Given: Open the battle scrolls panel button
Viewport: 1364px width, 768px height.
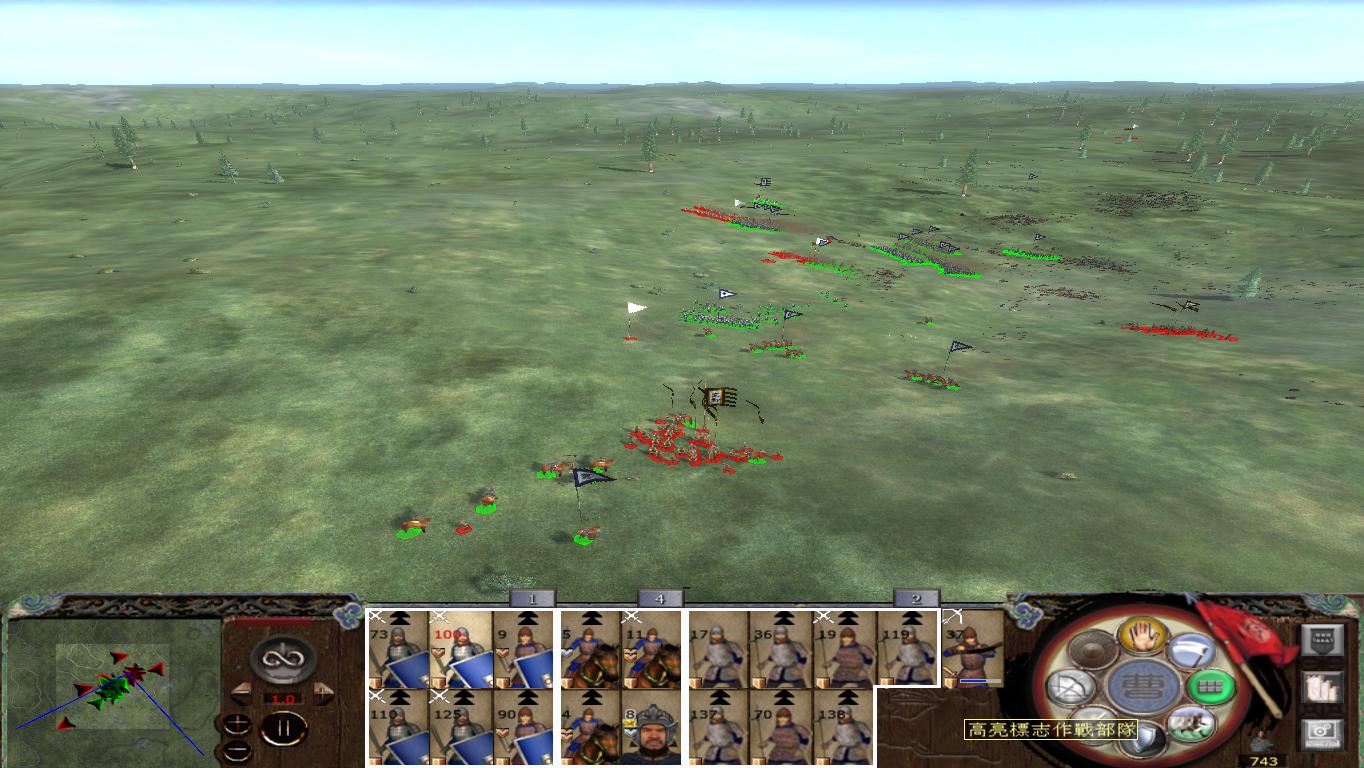Looking at the screenshot, I should click(1321, 688).
